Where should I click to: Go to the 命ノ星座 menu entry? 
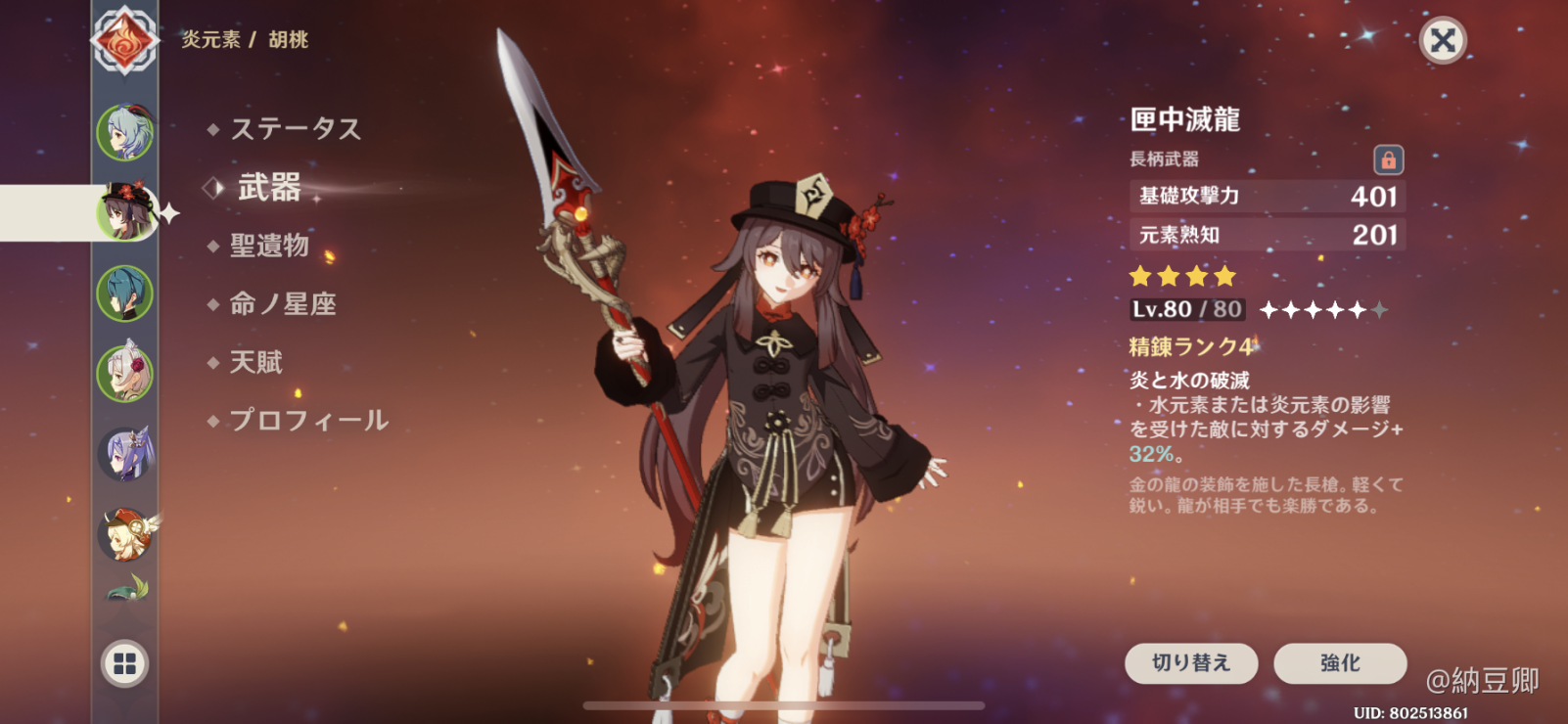click(x=282, y=304)
